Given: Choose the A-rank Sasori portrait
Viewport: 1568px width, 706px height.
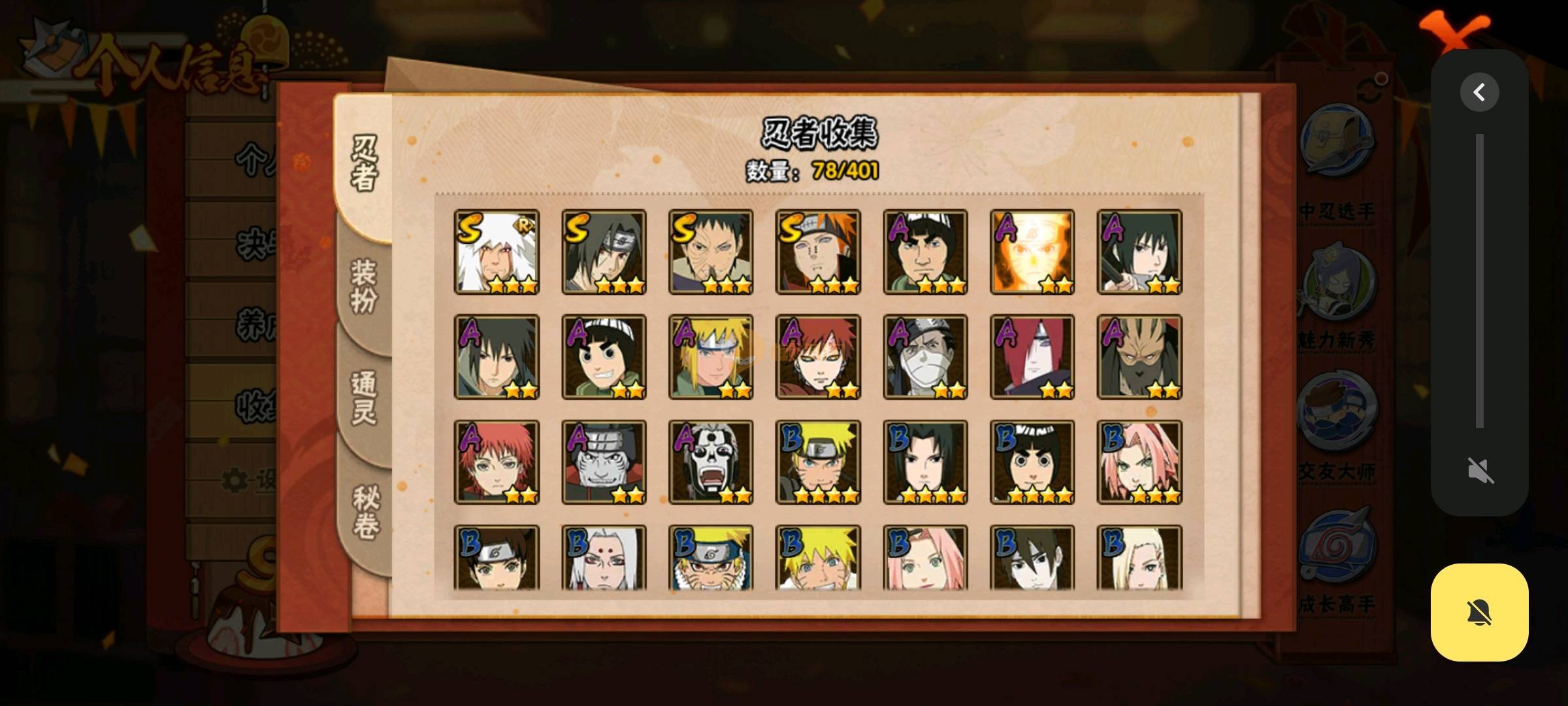Looking at the screenshot, I should coord(497,462).
